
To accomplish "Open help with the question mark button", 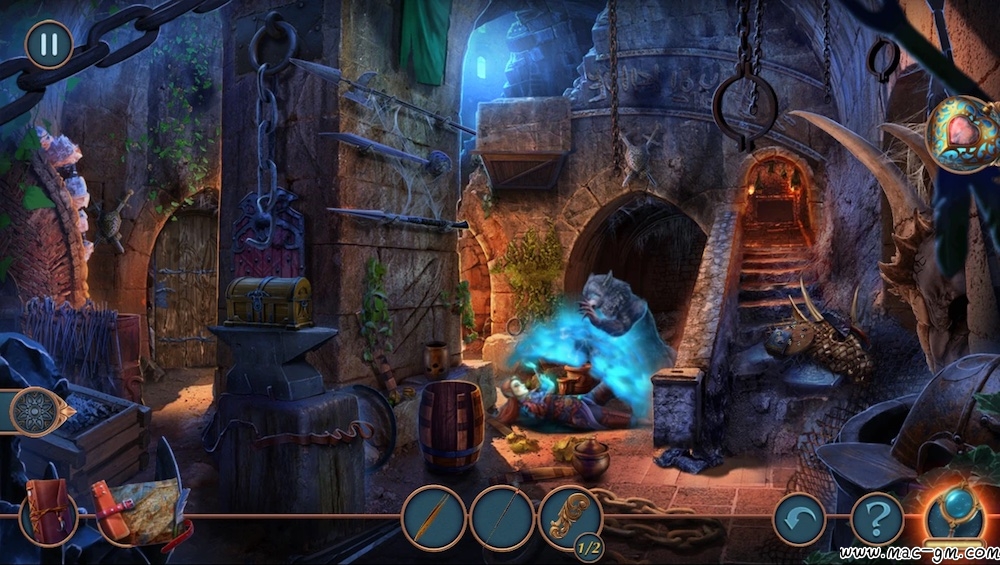I will tap(877, 519).
